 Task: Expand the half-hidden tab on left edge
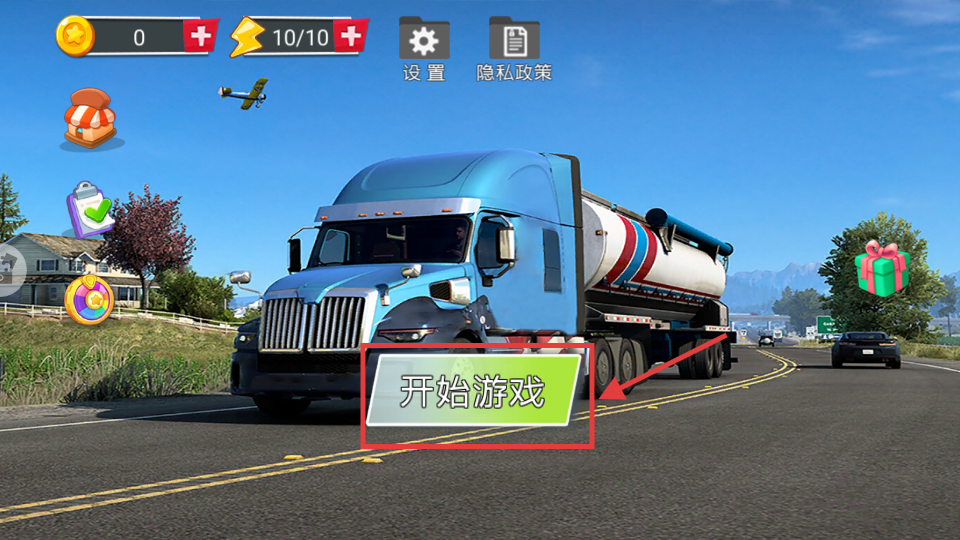point(10,268)
